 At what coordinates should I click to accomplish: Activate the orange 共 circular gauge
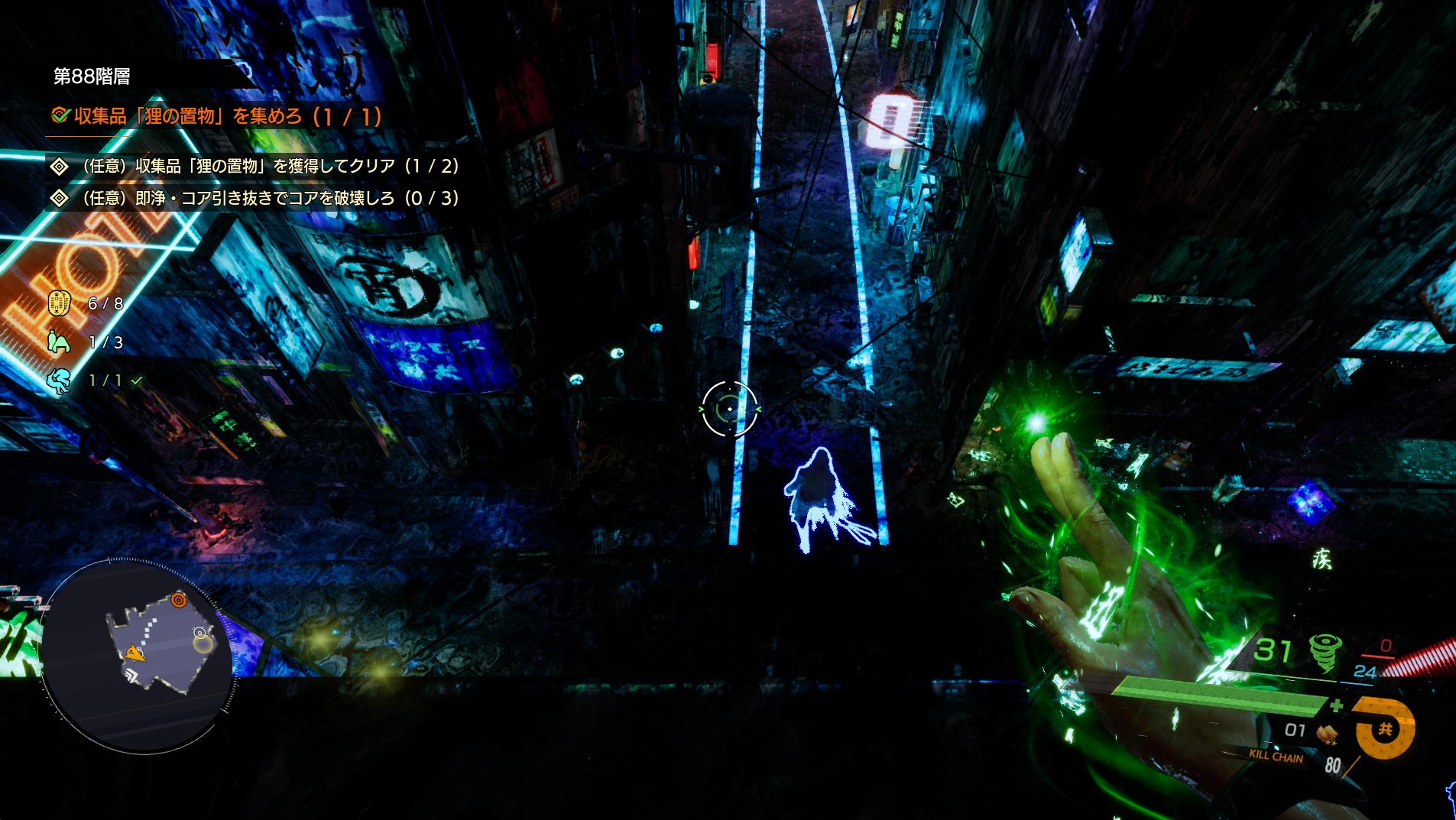(x=1385, y=729)
